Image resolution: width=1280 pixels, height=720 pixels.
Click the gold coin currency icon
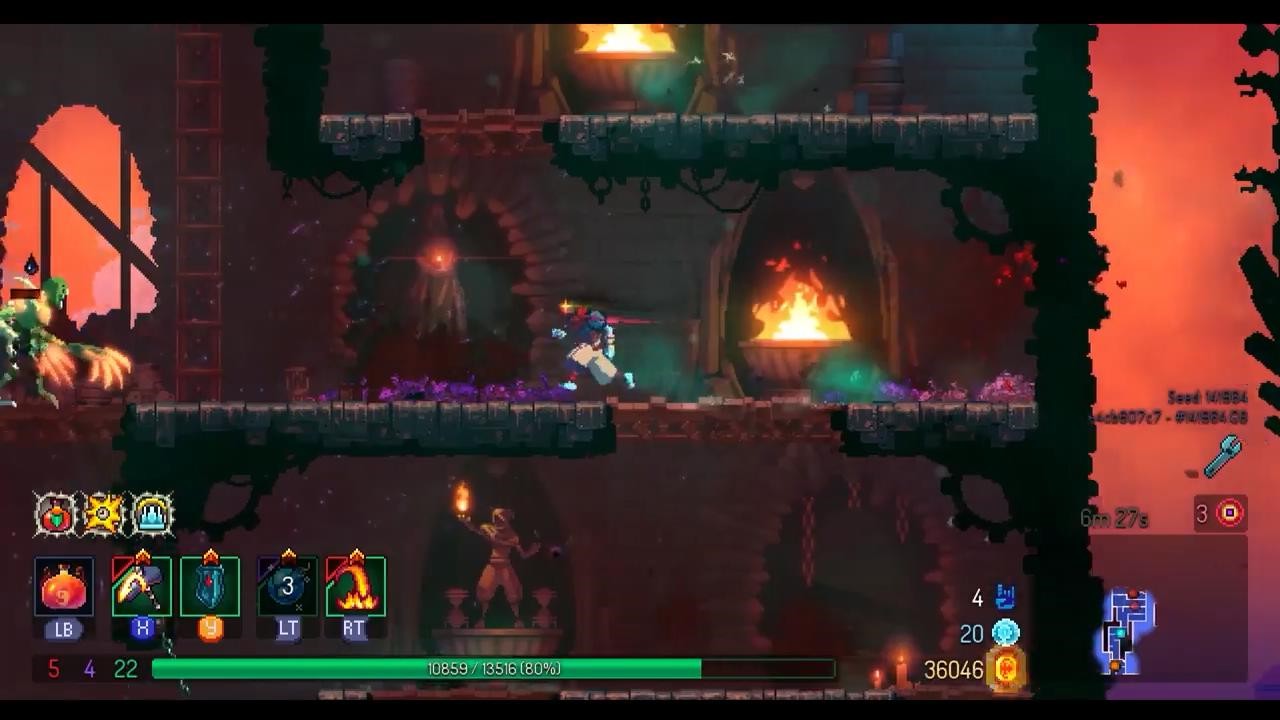click(1006, 668)
